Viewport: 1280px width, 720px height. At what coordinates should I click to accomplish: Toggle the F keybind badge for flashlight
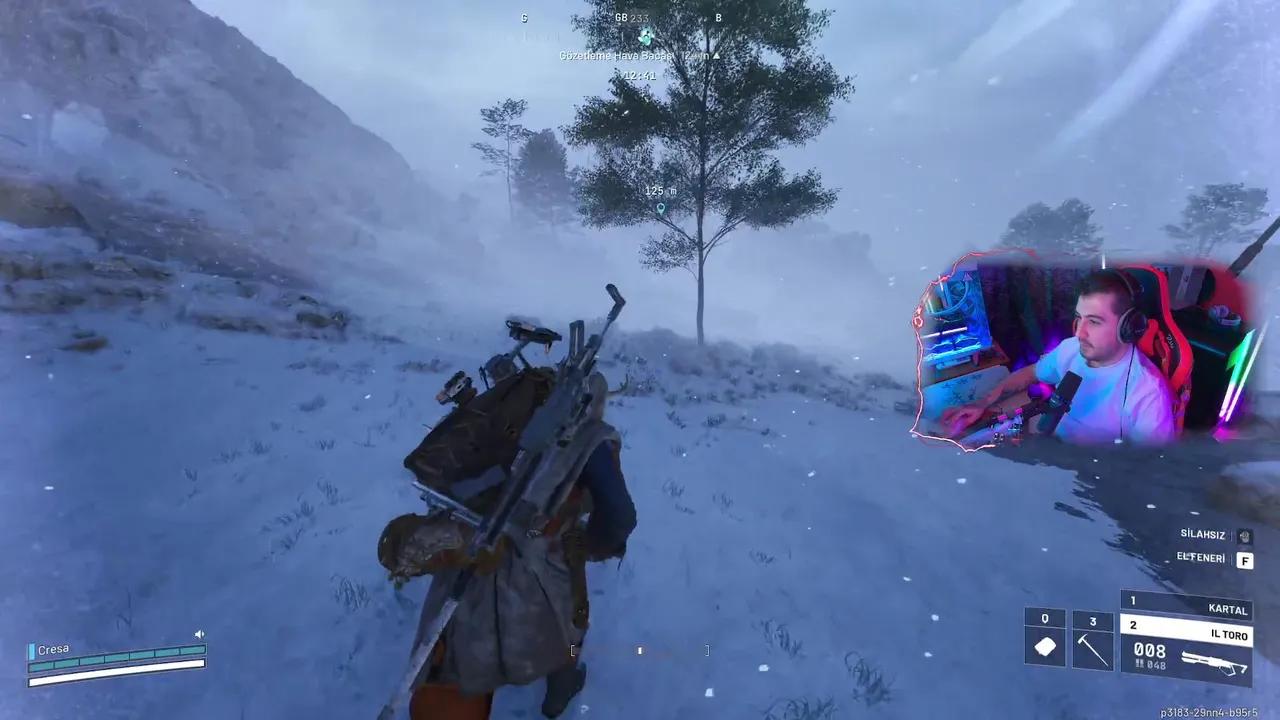[x=1244, y=560]
